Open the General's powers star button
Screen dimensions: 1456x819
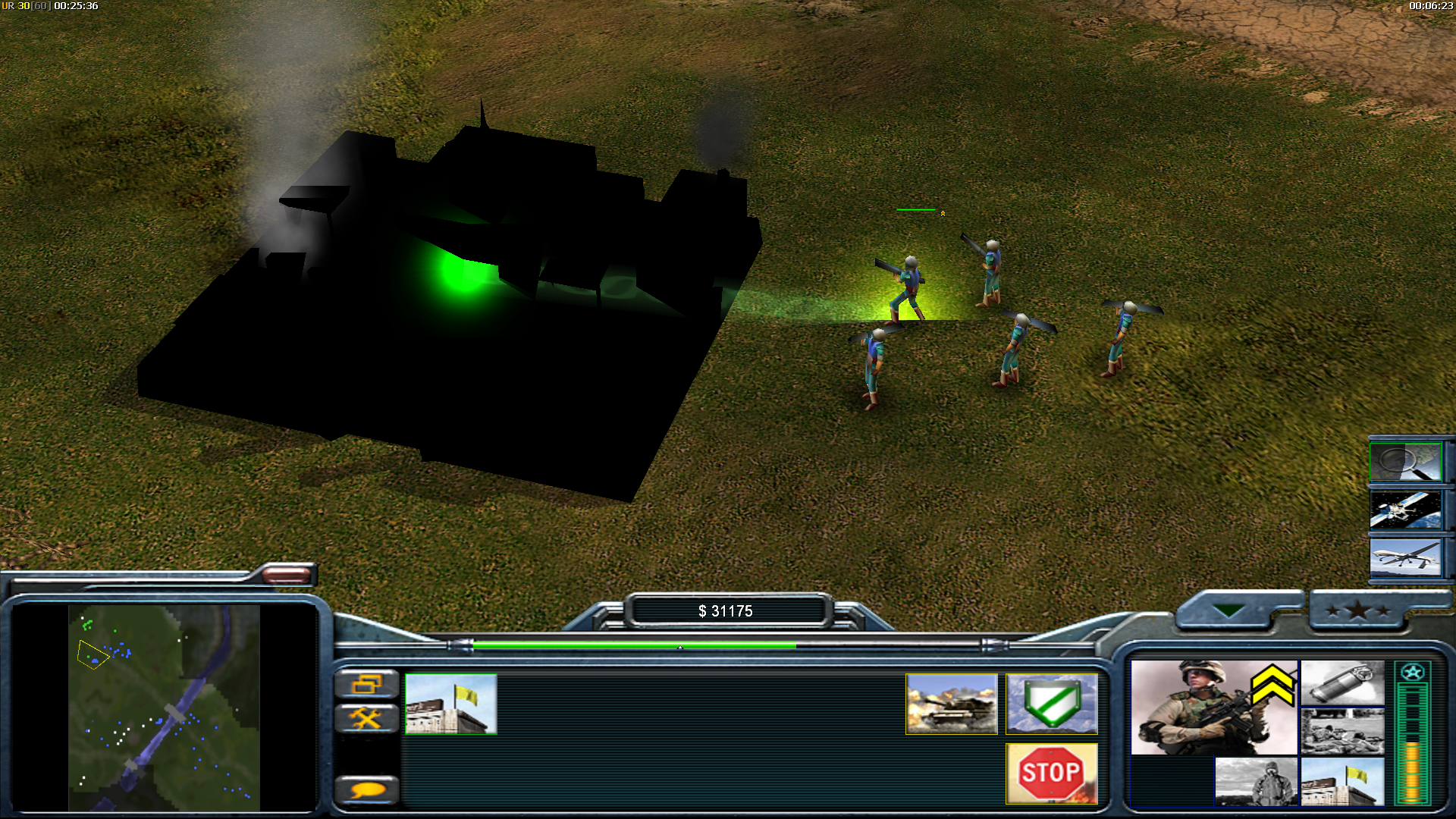(1357, 611)
